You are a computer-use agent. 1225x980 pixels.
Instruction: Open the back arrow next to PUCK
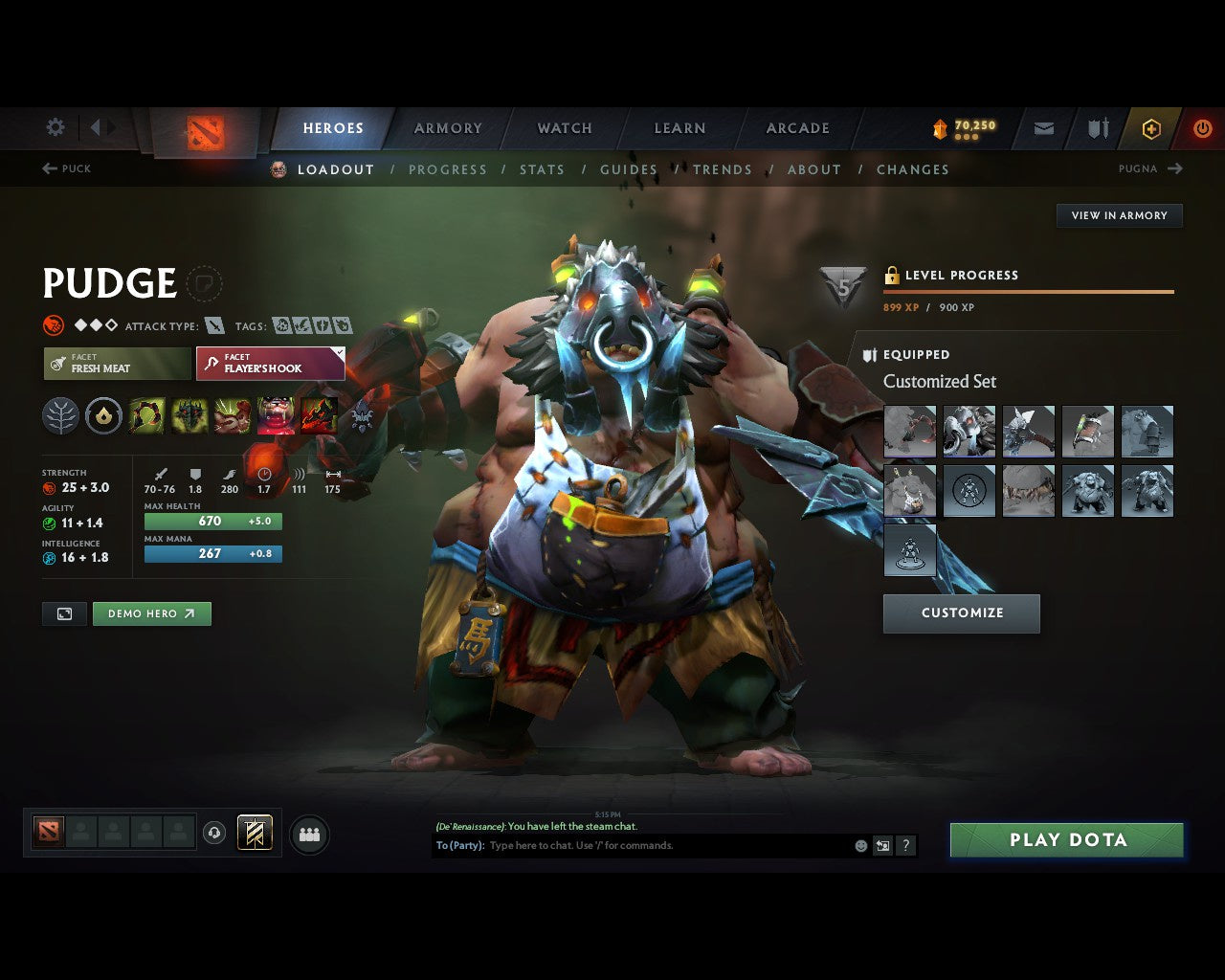(x=48, y=167)
